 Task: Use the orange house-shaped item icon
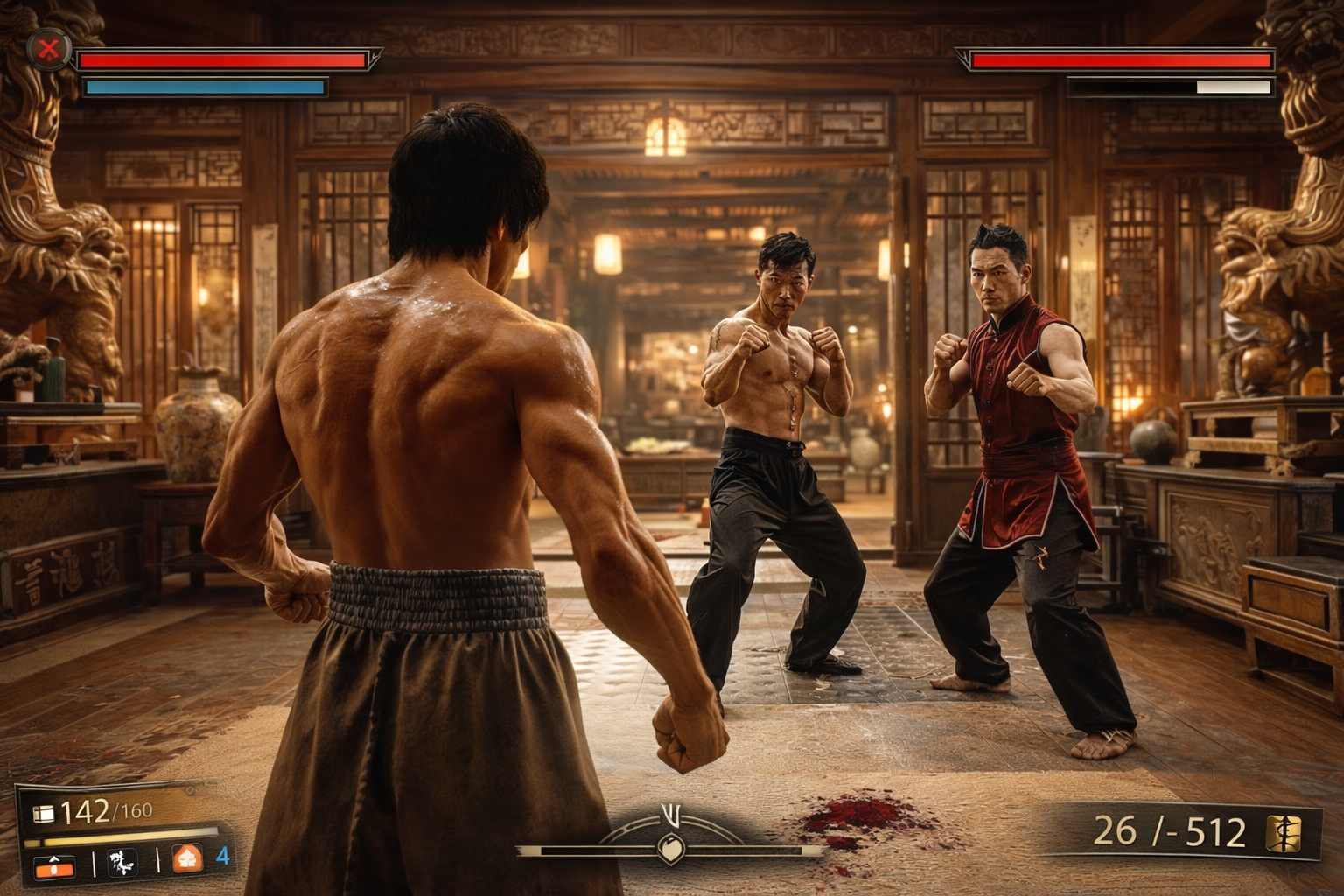tap(186, 859)
